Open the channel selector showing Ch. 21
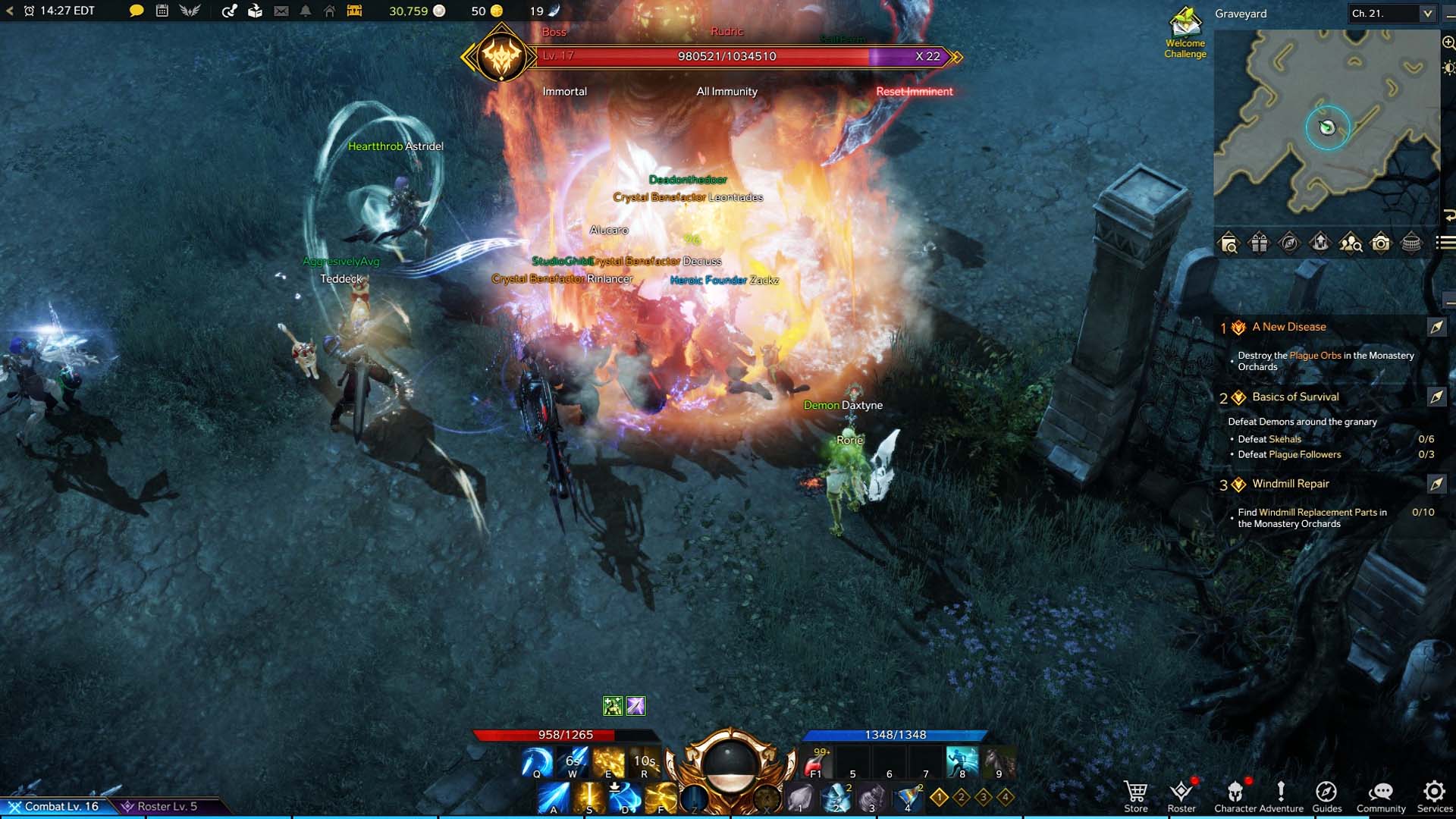 (1392, 13)
